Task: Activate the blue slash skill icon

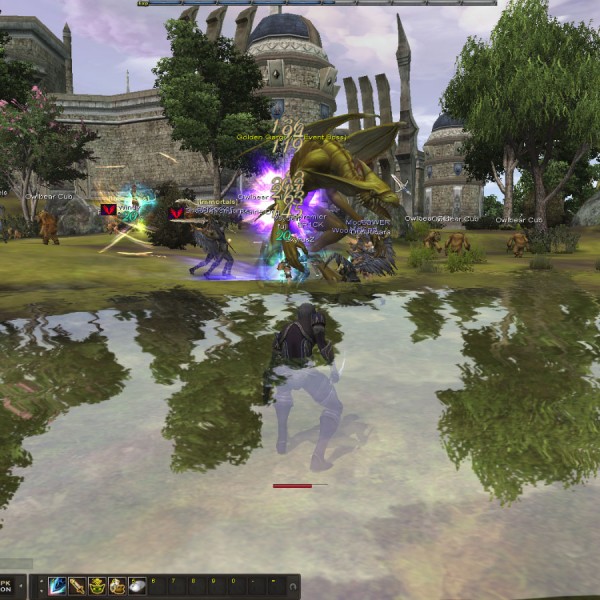Action: tap(57, 586)
